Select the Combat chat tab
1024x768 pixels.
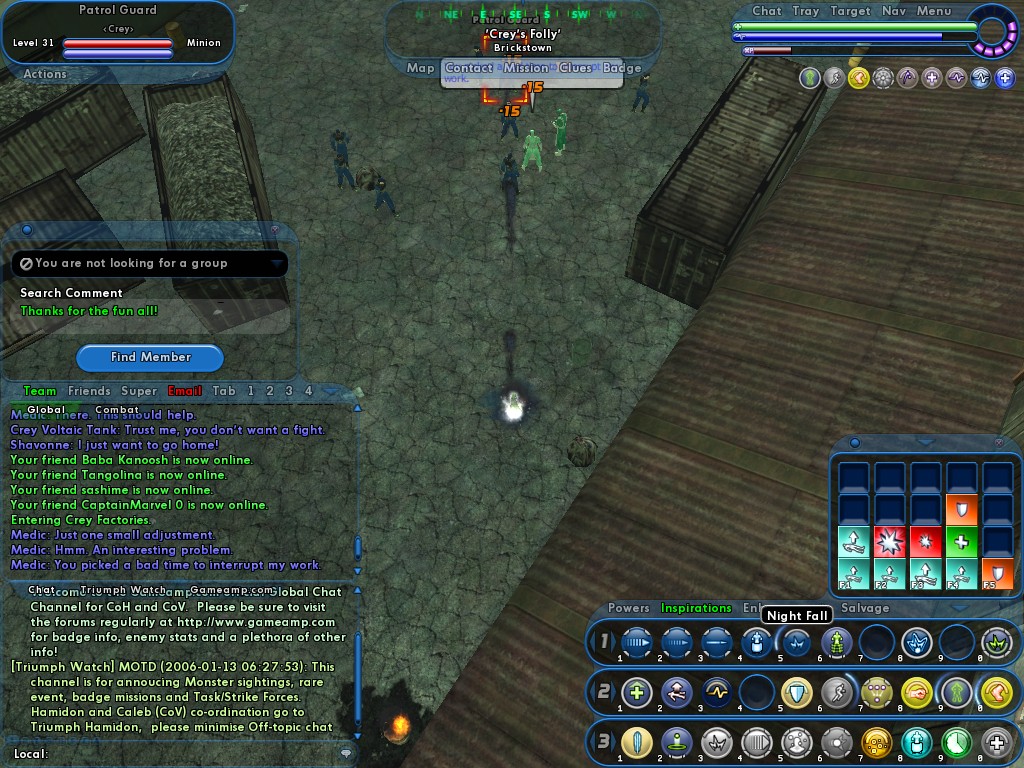tap(117, 409)
